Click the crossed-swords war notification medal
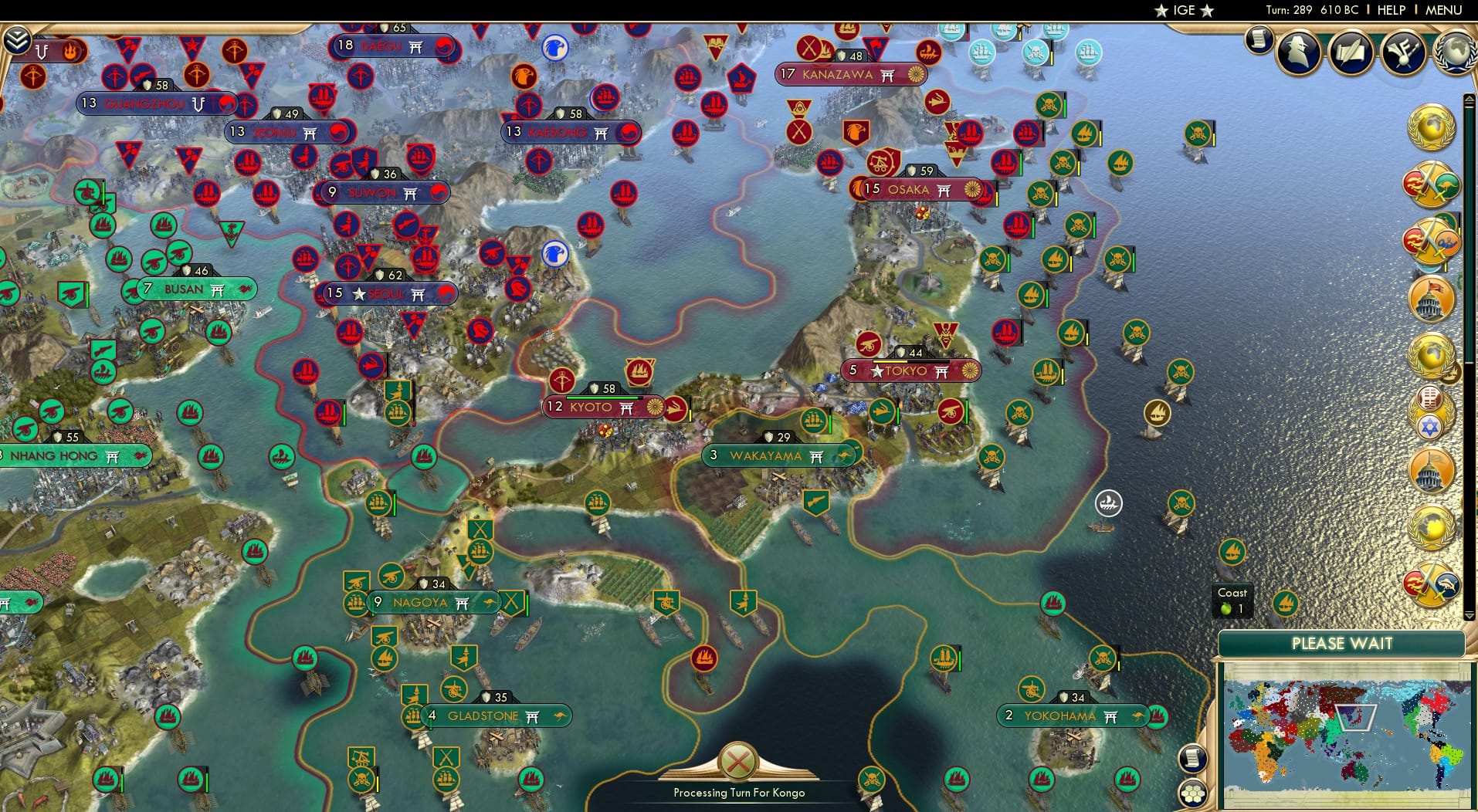This screenshot has height=812, width=1478. coord(1432,181)
